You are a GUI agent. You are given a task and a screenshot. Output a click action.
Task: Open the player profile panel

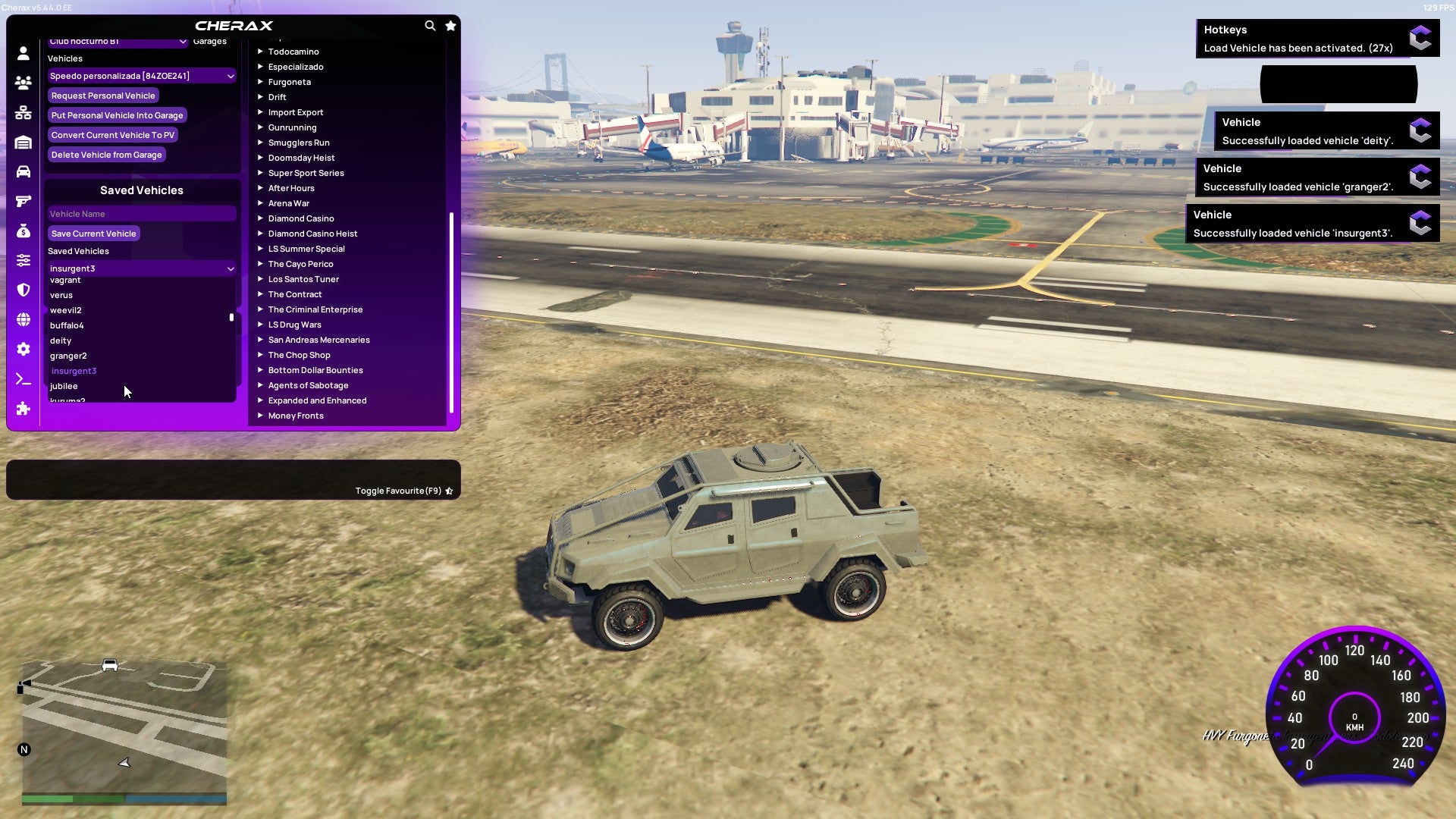pyautogui.click(x=23, y=52)
